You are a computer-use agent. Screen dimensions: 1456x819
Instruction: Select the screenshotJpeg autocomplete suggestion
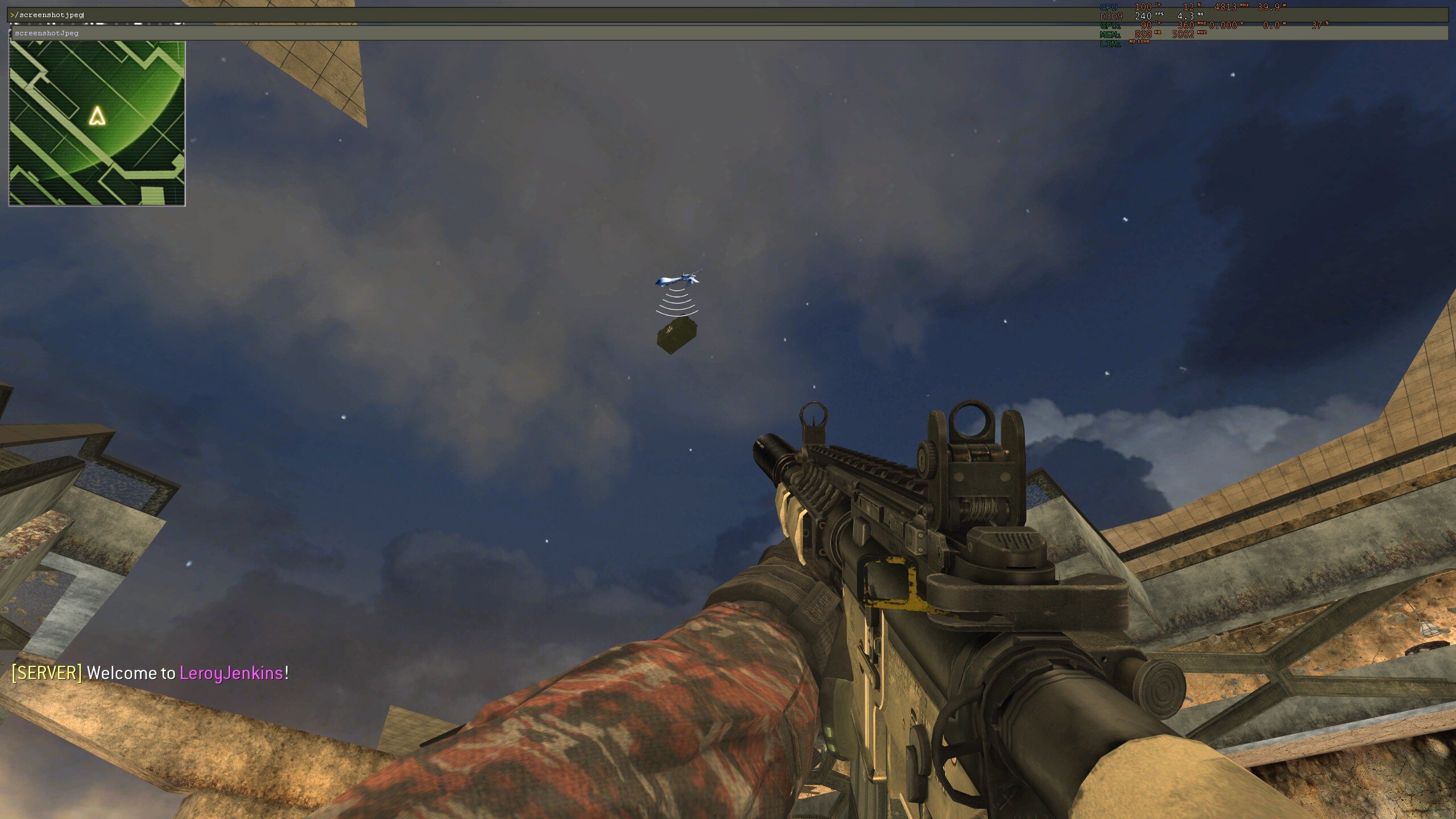pyautogui.click(x=47, y=33)
